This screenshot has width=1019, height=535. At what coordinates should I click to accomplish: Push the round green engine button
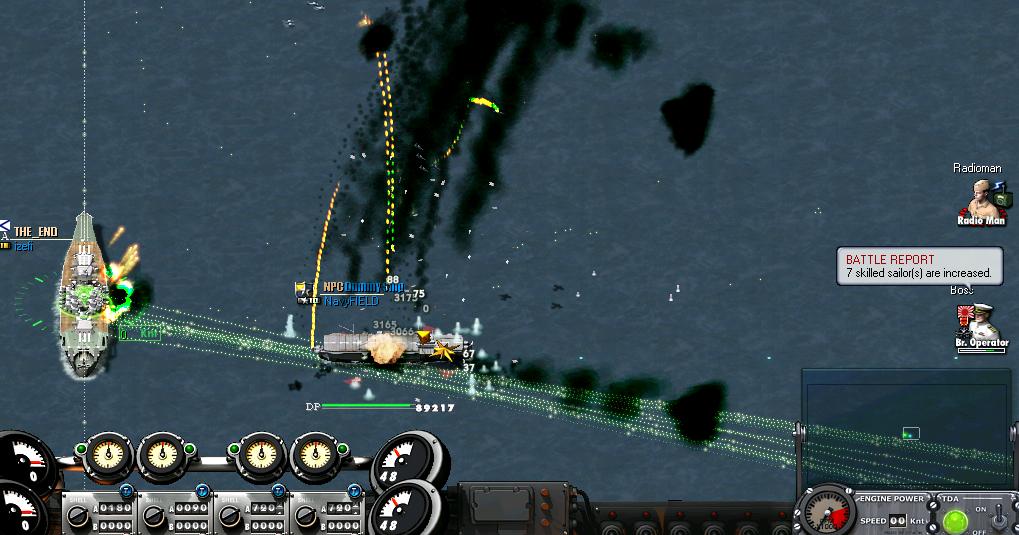click(955, 521)
